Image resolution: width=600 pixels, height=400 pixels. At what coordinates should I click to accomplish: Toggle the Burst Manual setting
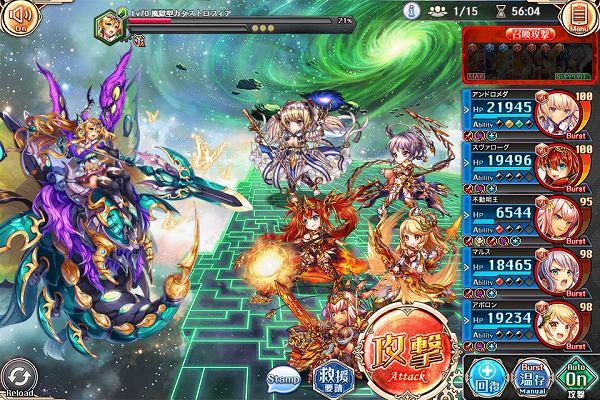[531, 376]
